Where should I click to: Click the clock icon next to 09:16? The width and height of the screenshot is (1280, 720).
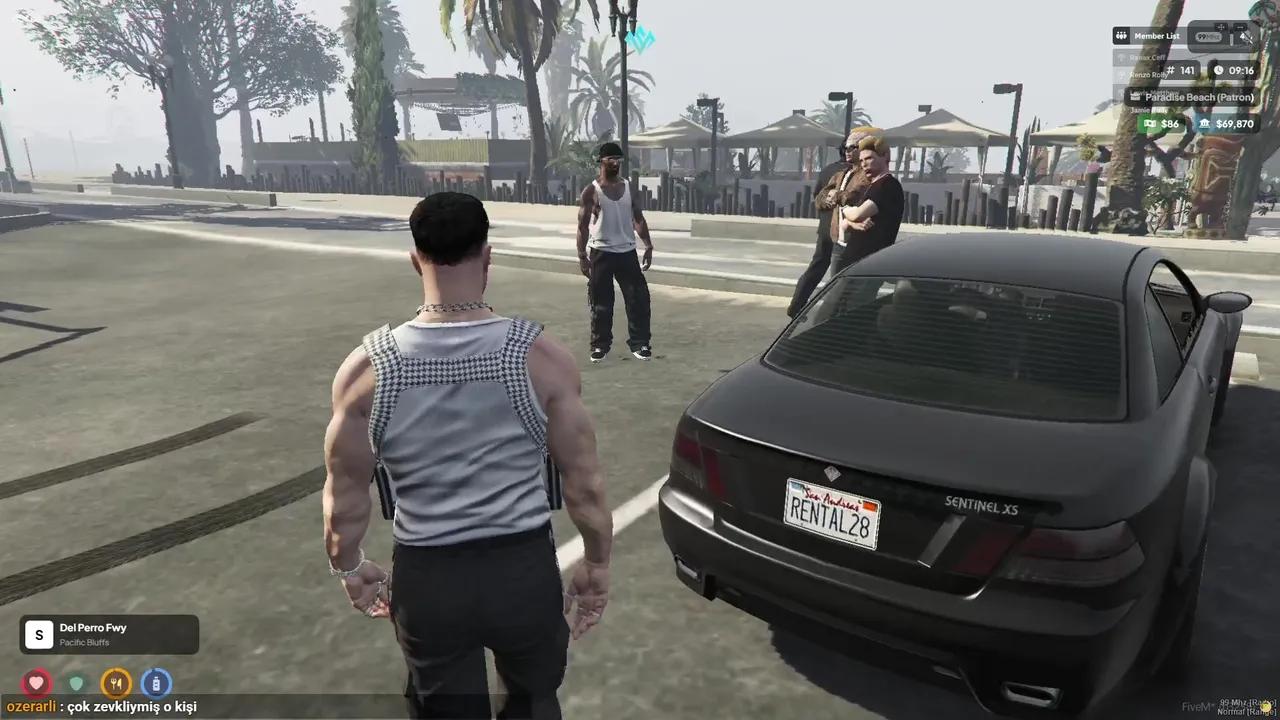(x=1218, y=71)
